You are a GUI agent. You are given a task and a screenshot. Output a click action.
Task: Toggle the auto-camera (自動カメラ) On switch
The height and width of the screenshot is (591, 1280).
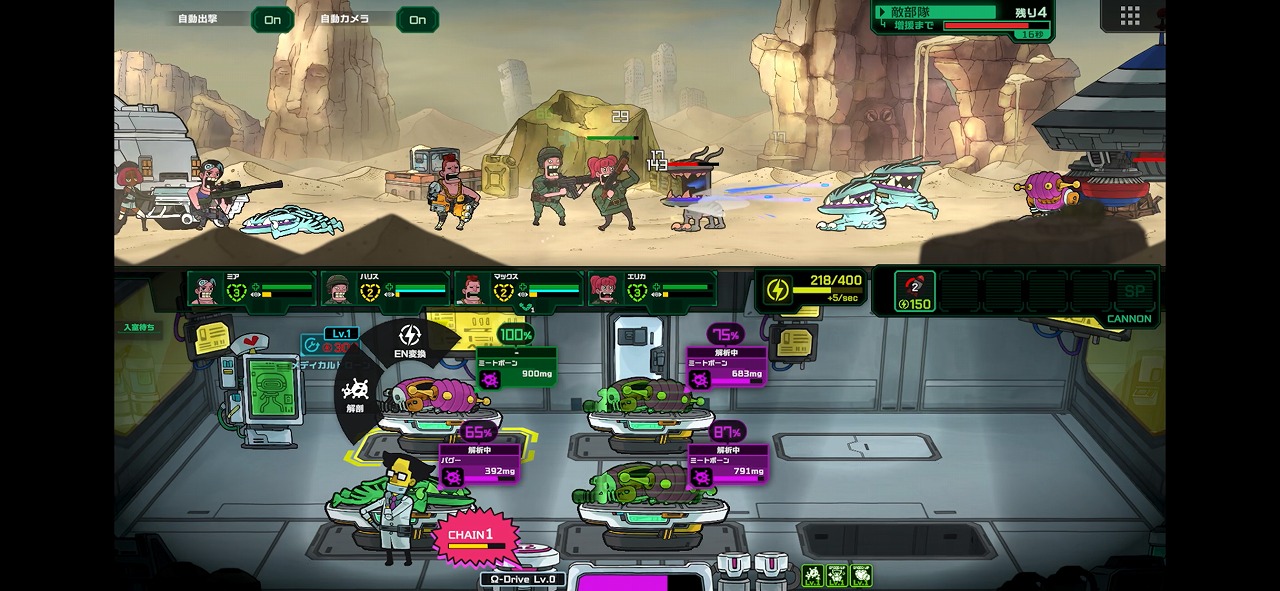point(417,20)
